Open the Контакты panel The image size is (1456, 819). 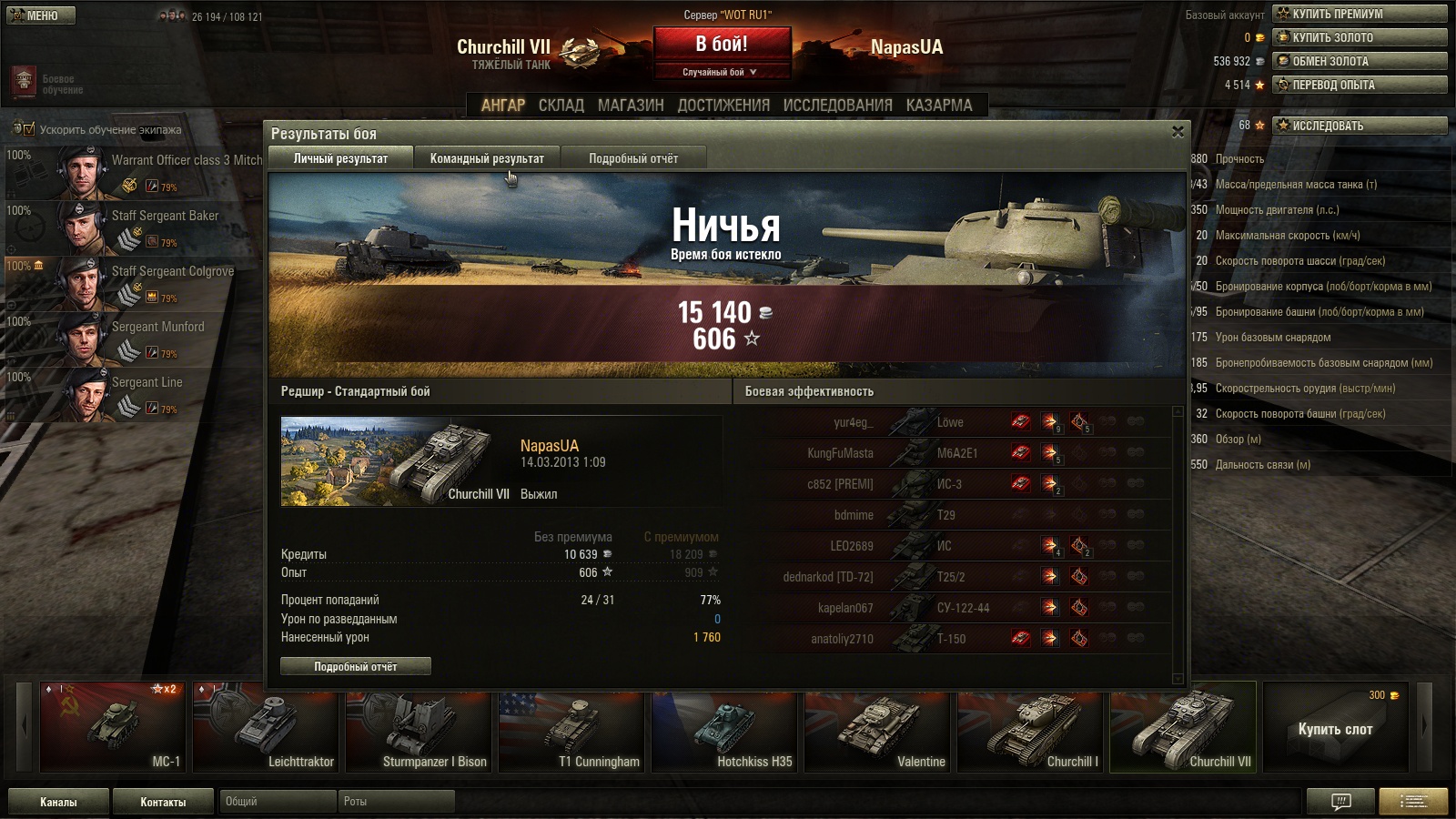[163, 802]
